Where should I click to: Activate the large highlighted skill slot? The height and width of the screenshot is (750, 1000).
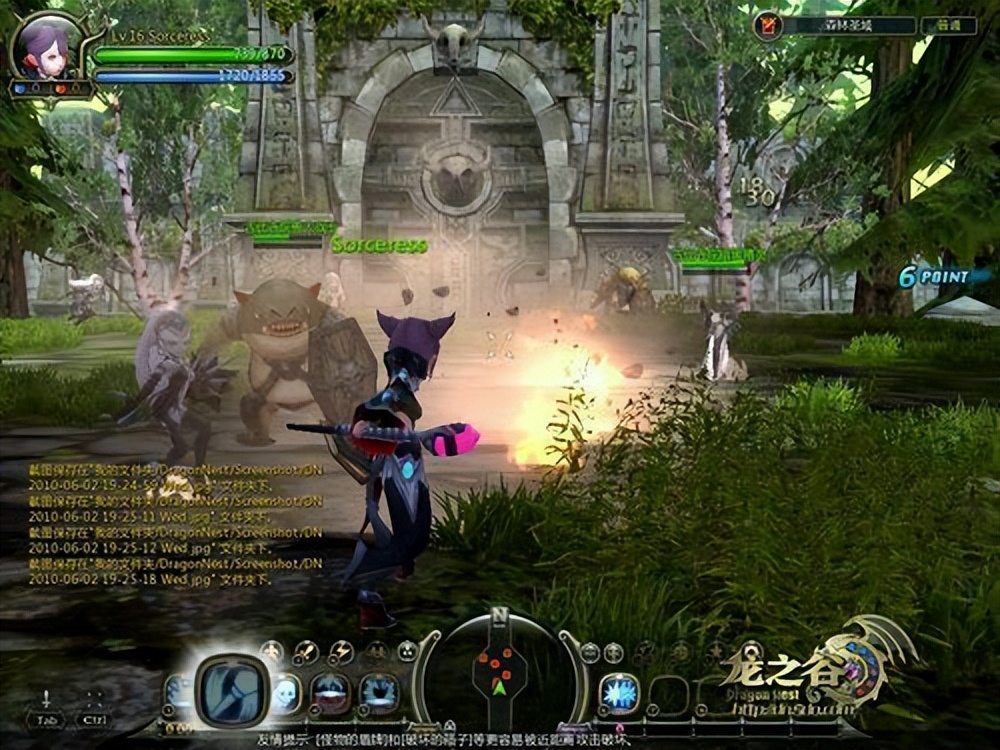coord(230,689)
